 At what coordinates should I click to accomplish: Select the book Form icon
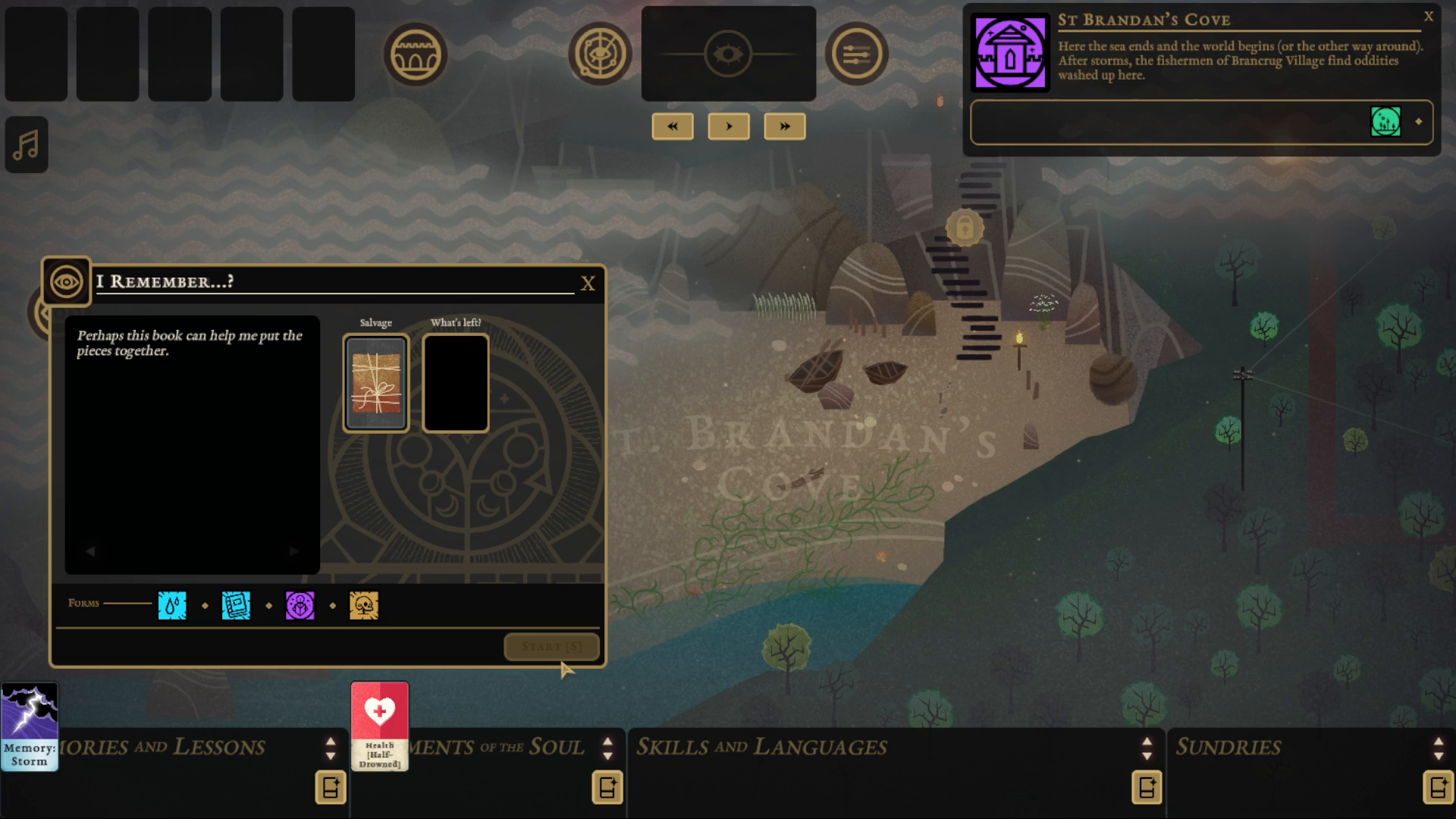pyautogui.click(x=236, y=604)
